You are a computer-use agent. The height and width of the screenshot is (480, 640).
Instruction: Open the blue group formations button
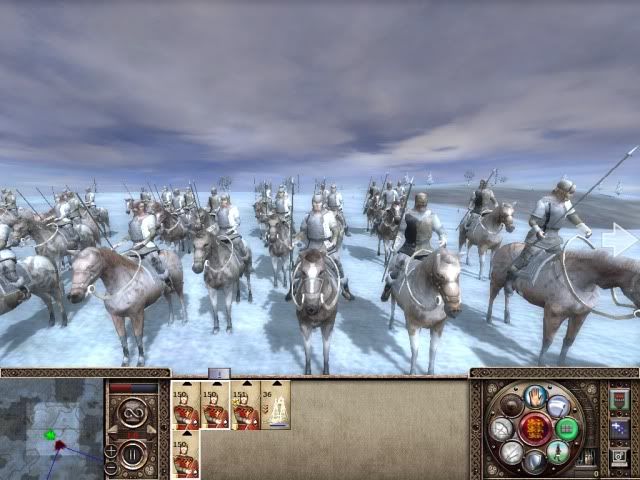pos(619,429)
